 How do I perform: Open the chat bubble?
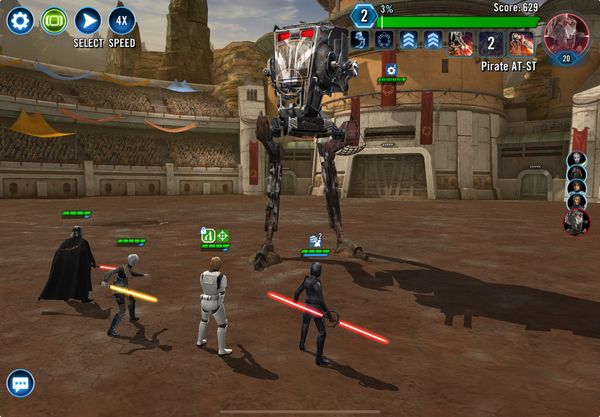tap(20, 383)
